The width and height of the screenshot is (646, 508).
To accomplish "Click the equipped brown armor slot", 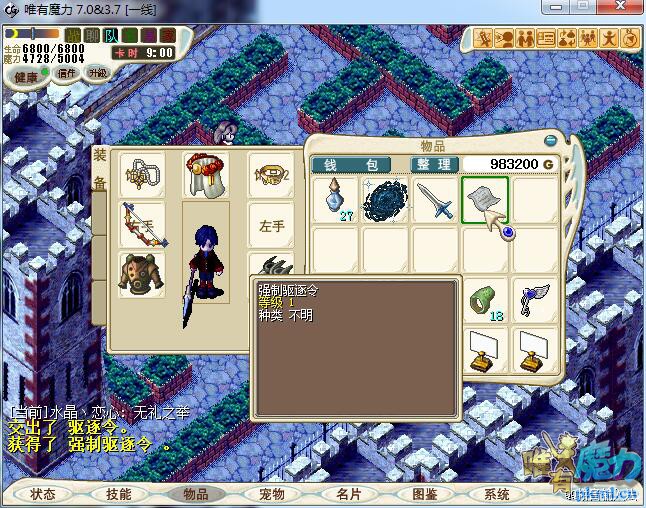I will click(141, 273).
